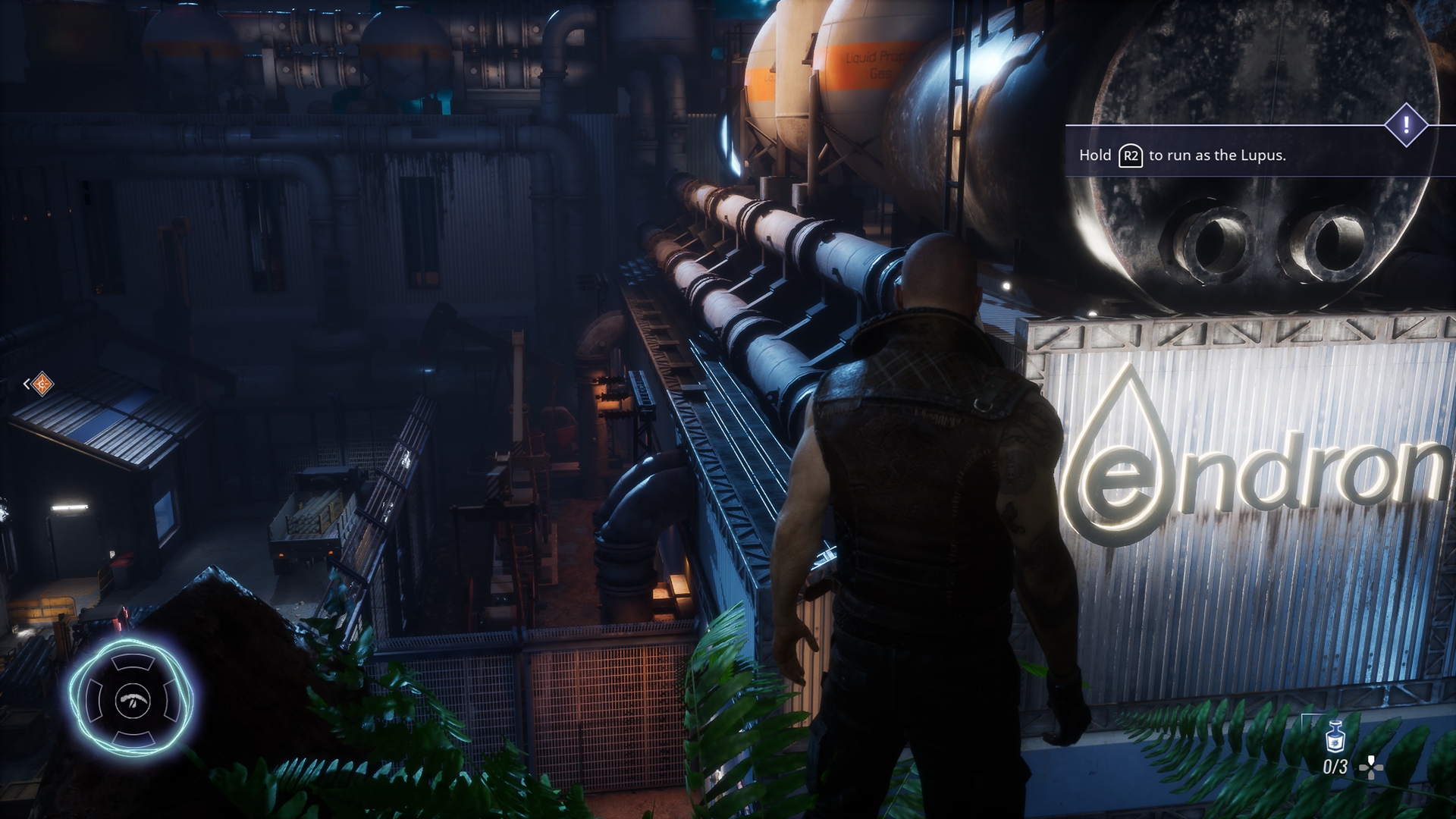Image resolution: width=1456 pixels, height=819 pixels.
Task: Select the orange objective waypoint marker
Action: 42,384
